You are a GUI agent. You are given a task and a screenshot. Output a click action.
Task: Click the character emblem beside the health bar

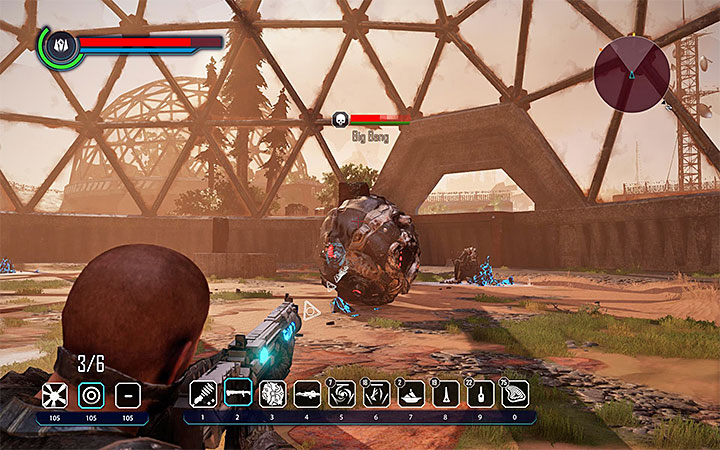point(59,45)
